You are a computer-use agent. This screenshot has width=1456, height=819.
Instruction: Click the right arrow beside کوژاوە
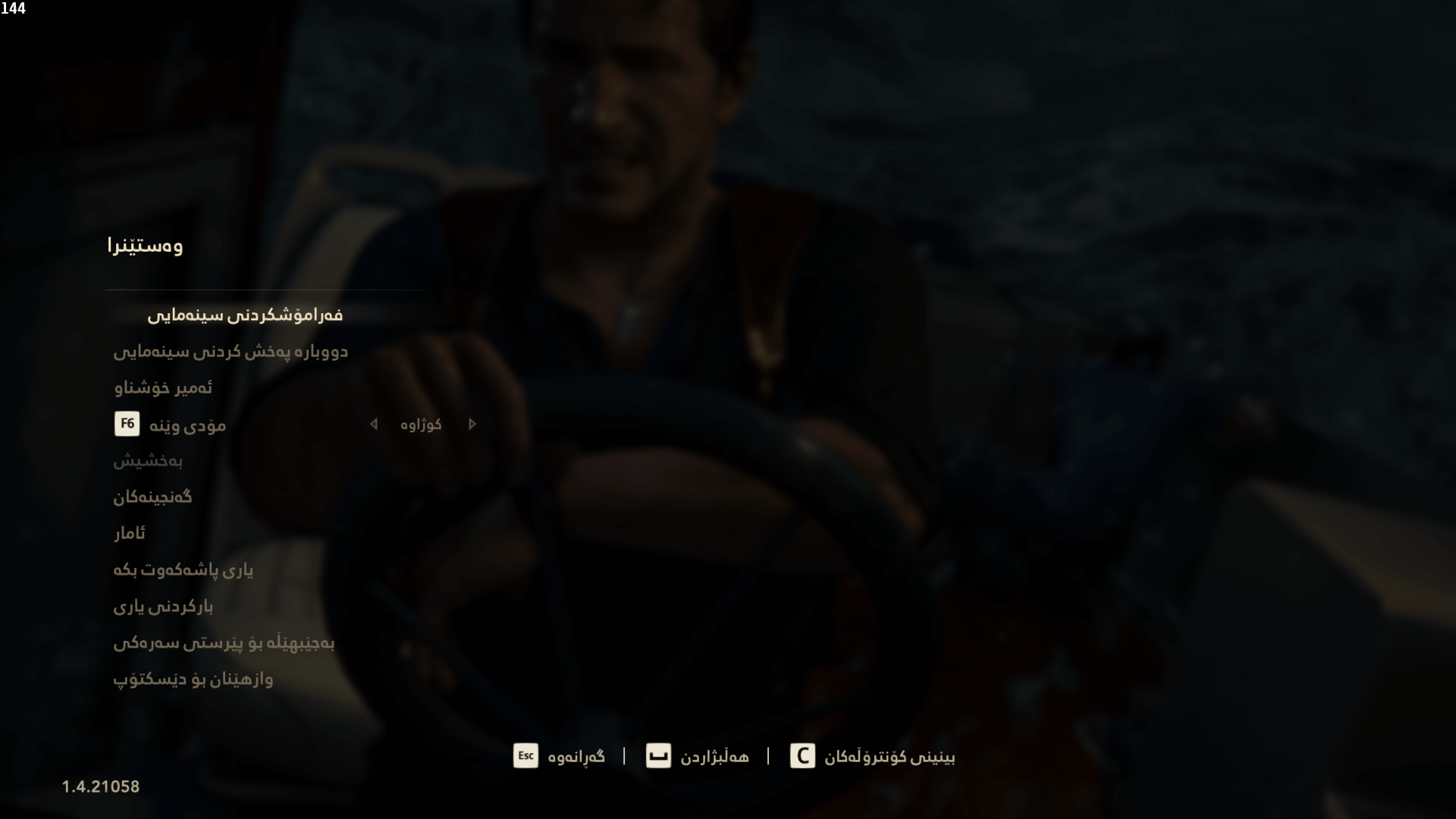pos(472,425)
